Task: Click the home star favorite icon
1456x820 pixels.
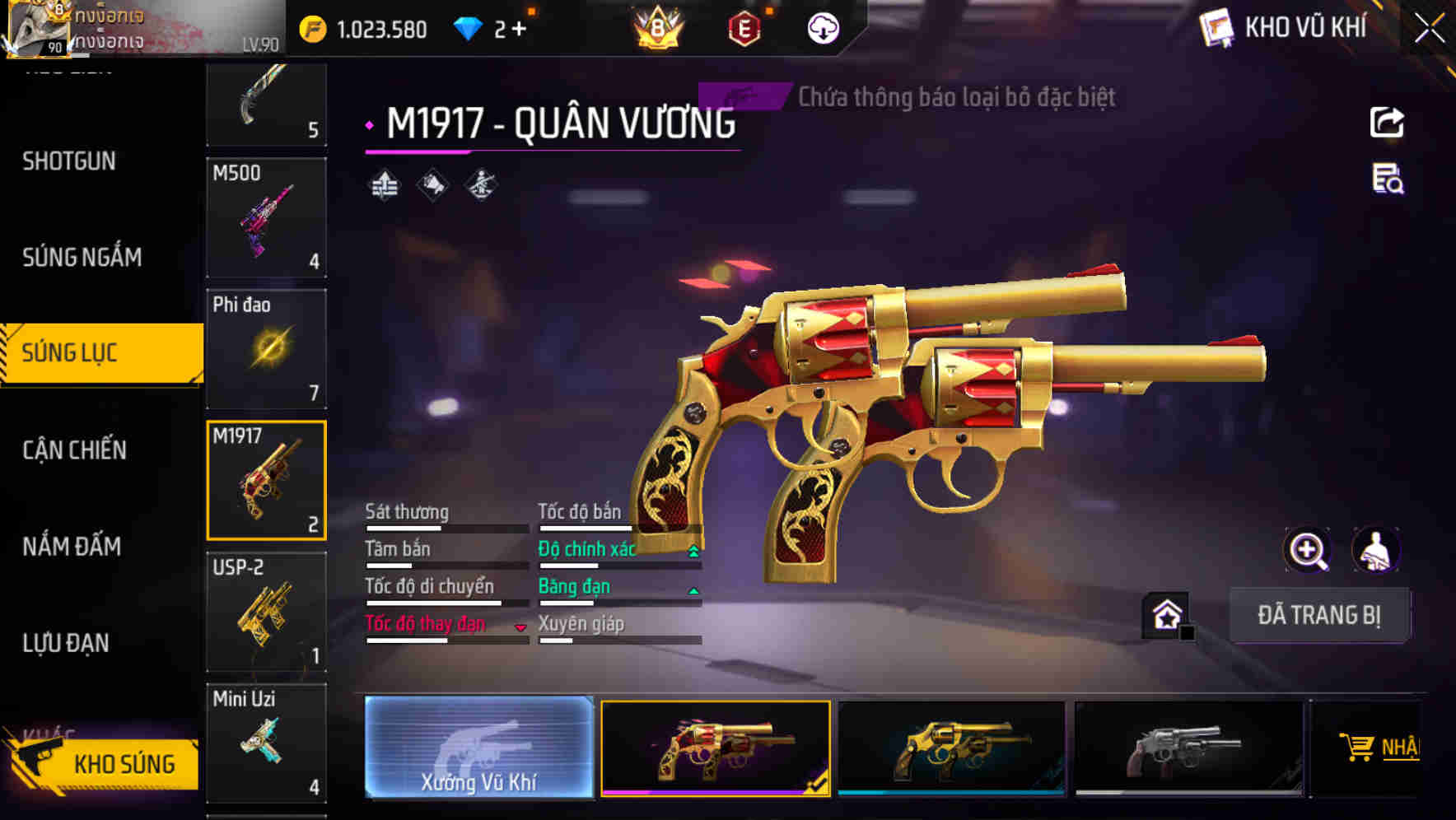Action: (x=1165, y=614)
